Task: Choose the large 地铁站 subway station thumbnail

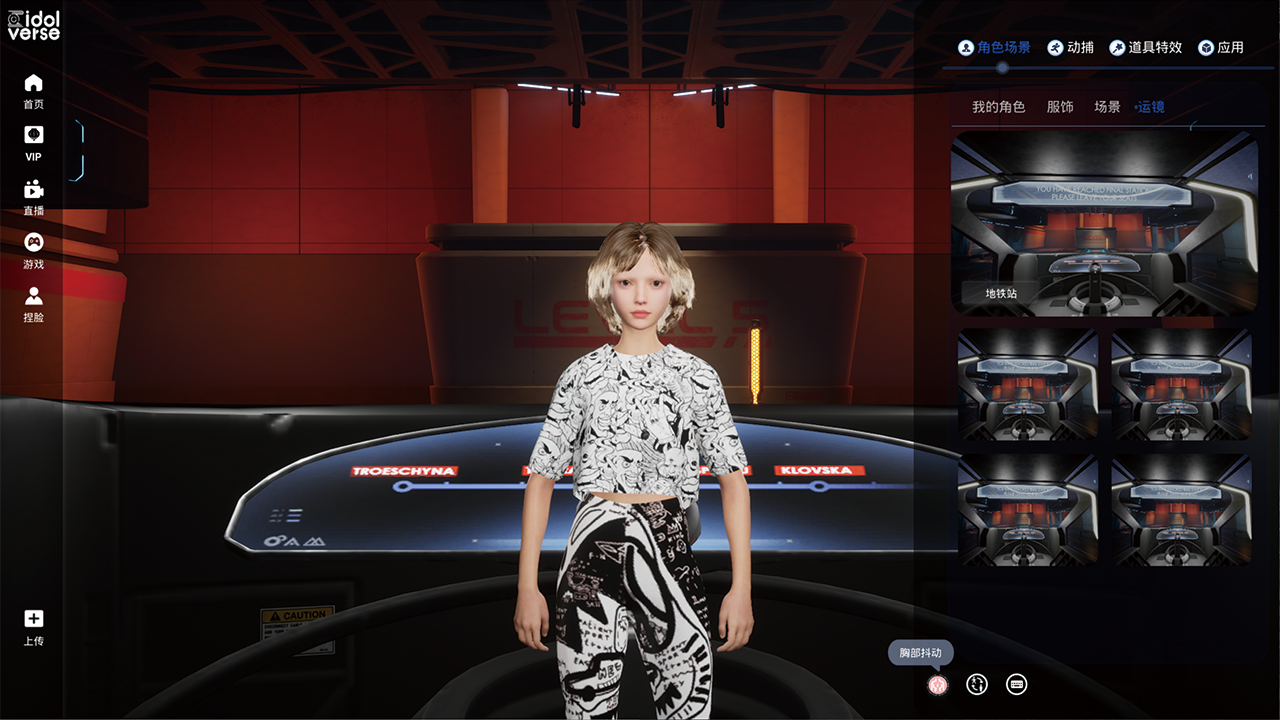Action: click(1104, 224)
